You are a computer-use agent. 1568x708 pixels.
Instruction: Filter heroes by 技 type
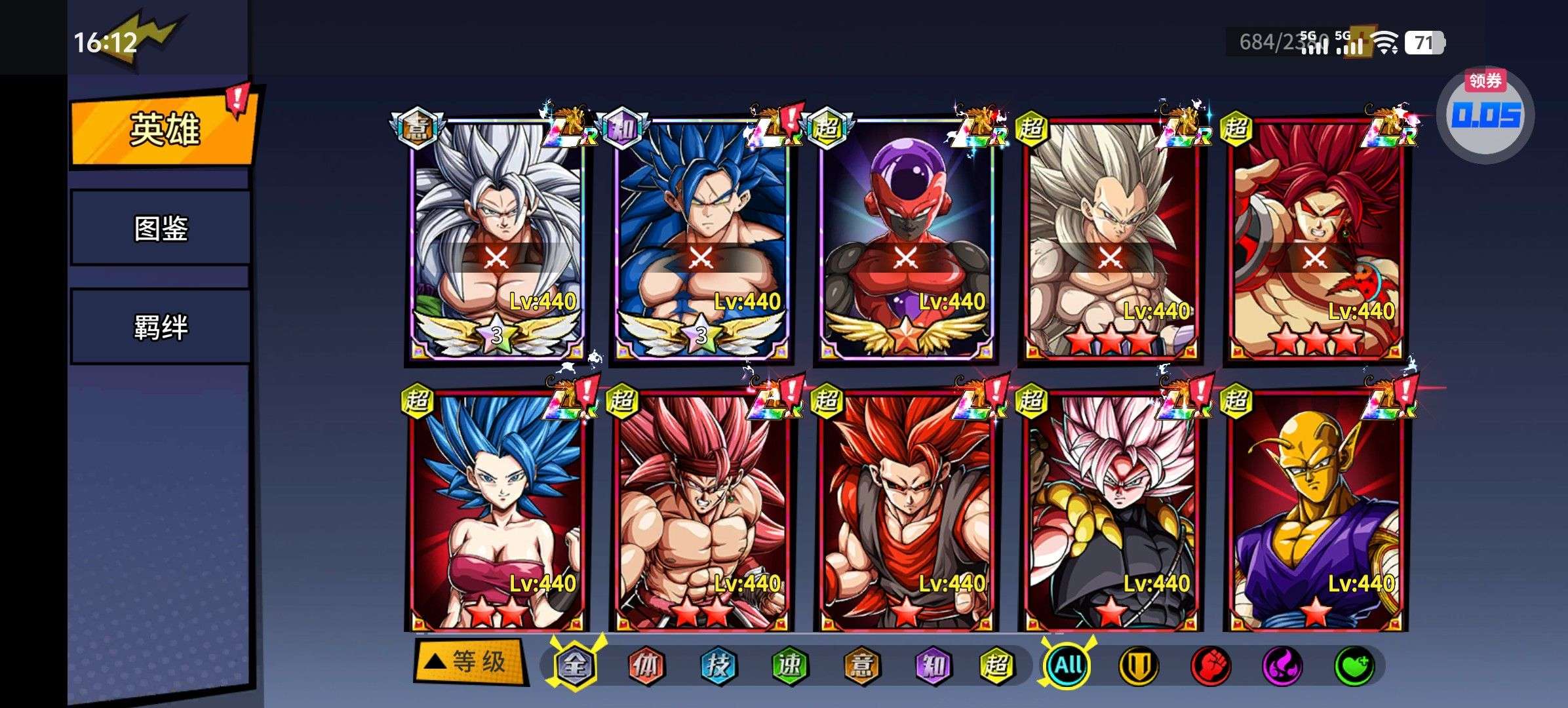717,665
